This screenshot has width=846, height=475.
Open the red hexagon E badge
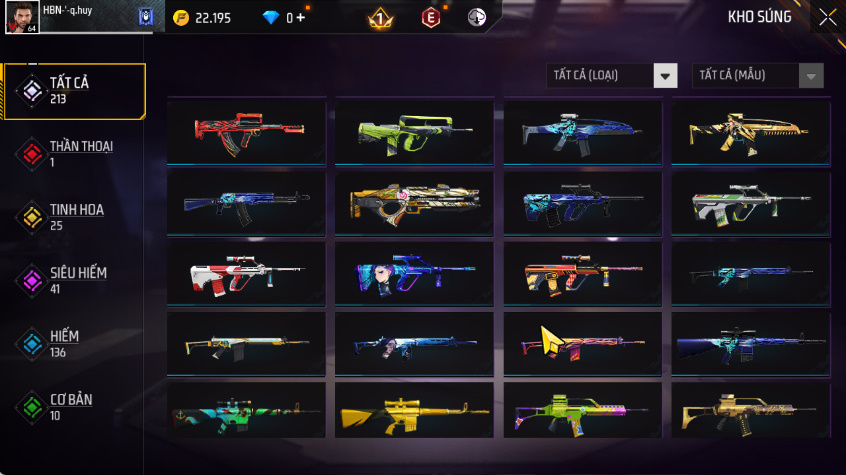pos(430,18)
